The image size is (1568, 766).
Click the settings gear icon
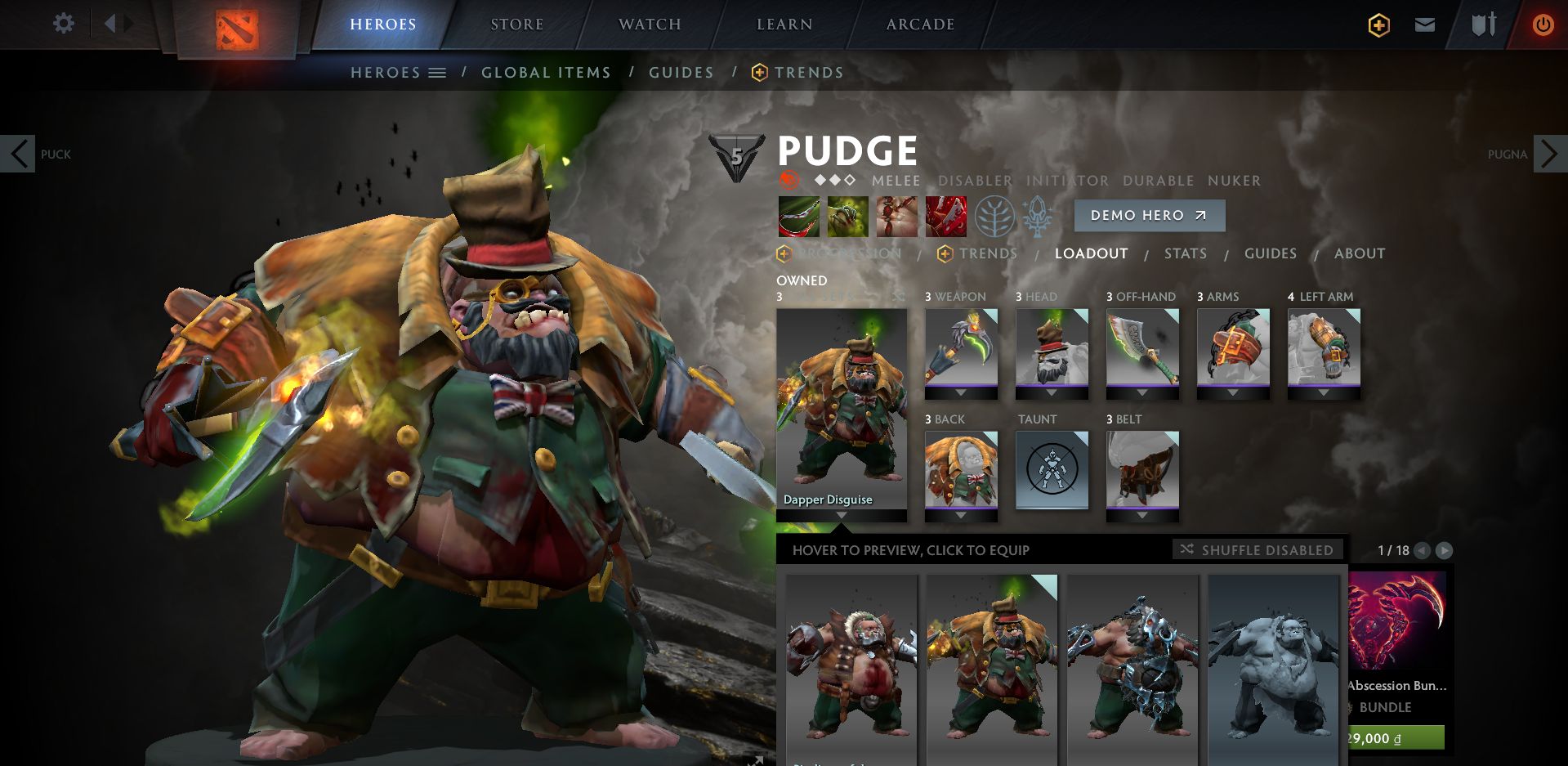coord(63,24)
